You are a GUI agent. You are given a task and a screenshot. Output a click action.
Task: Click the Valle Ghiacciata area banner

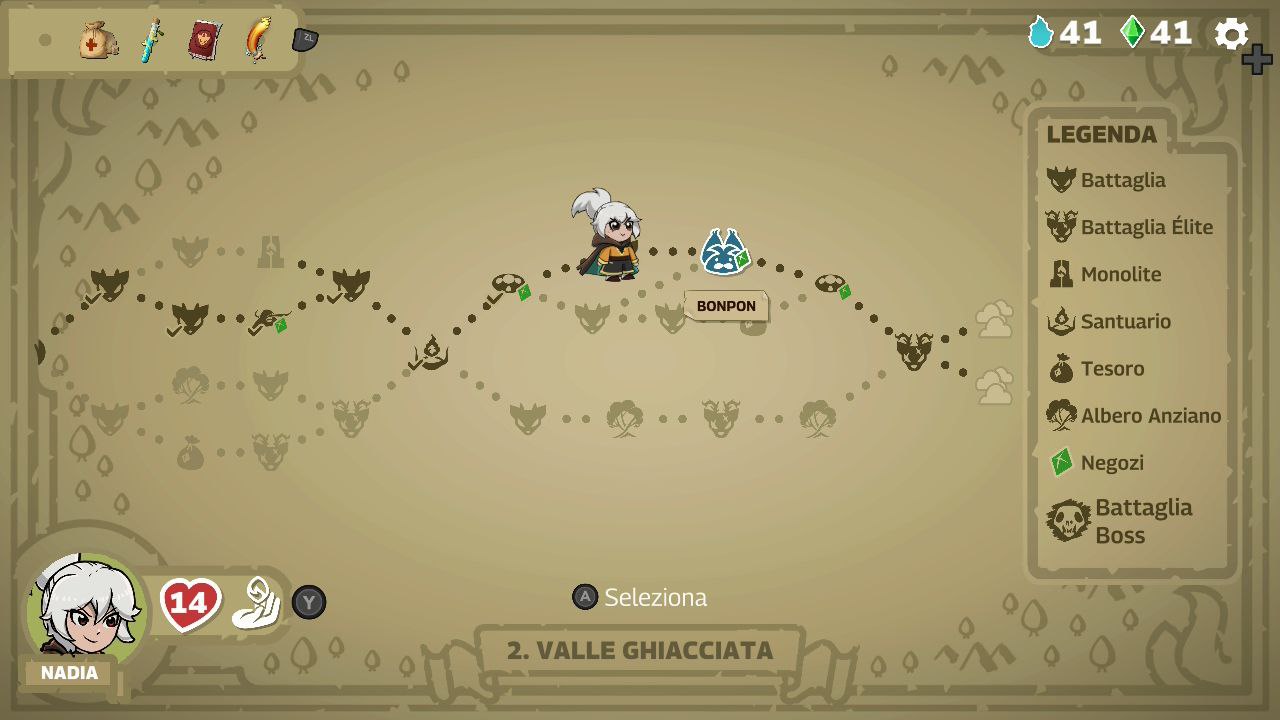640,650
